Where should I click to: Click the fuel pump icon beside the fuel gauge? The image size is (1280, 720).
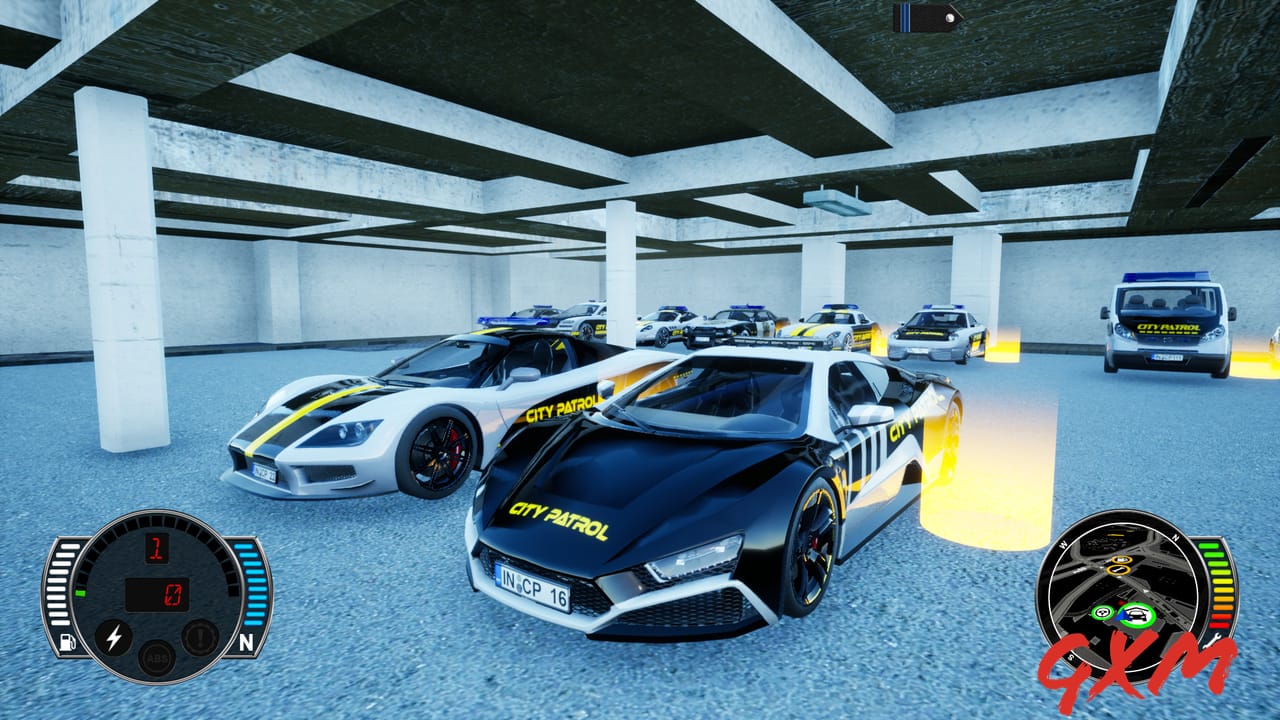point(66,641)
